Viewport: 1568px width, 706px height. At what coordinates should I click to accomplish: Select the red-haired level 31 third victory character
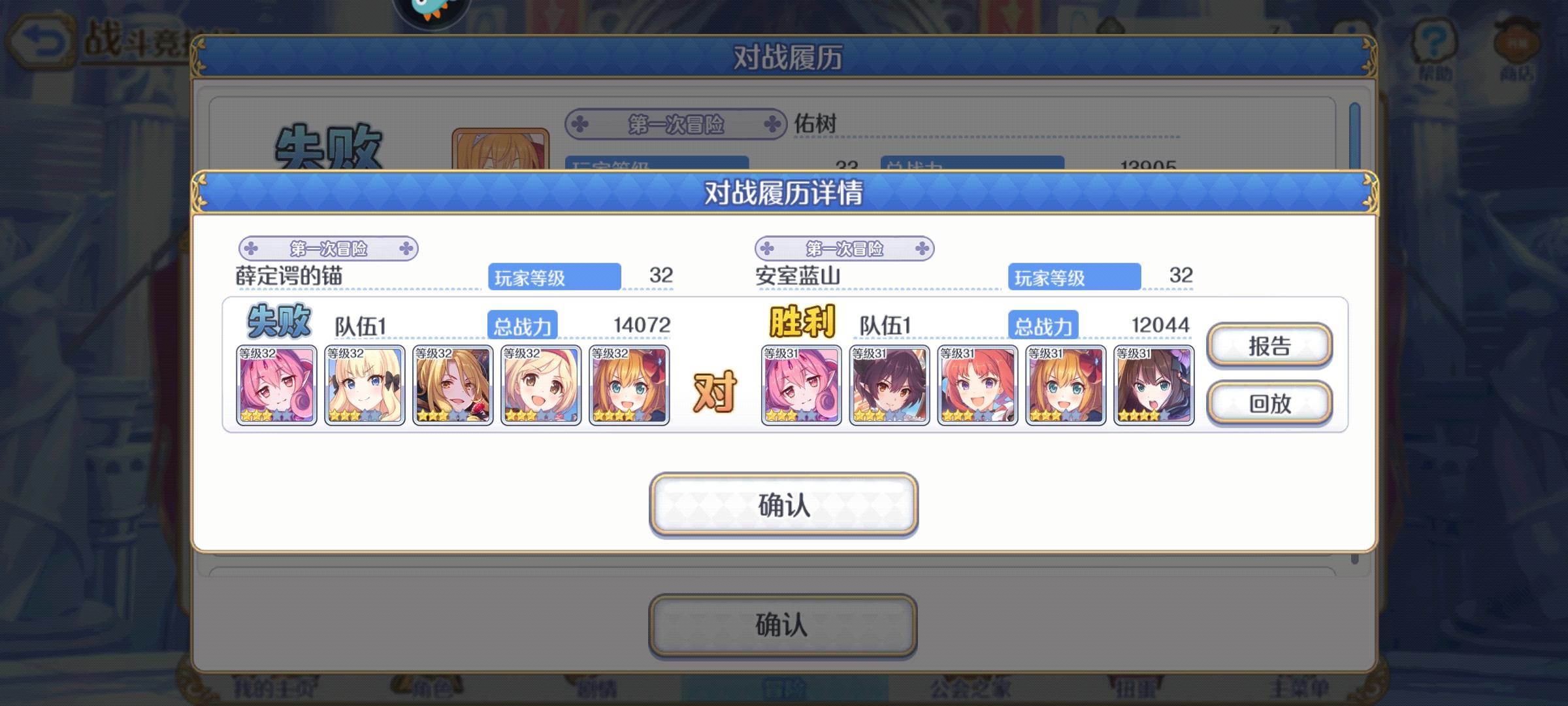point(977,384)
